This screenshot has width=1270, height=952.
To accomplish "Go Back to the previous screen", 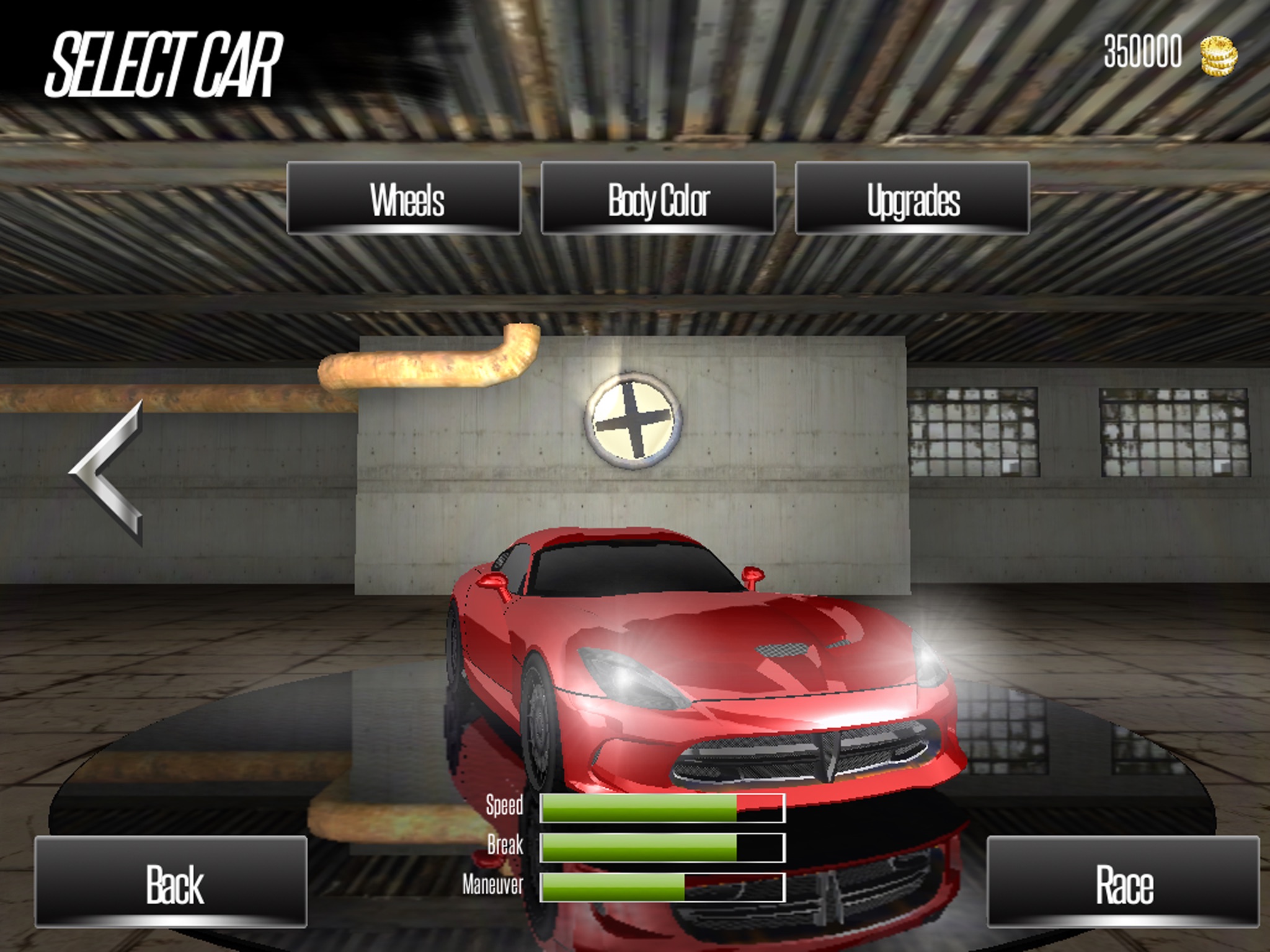I will click(x=171, y=882).
